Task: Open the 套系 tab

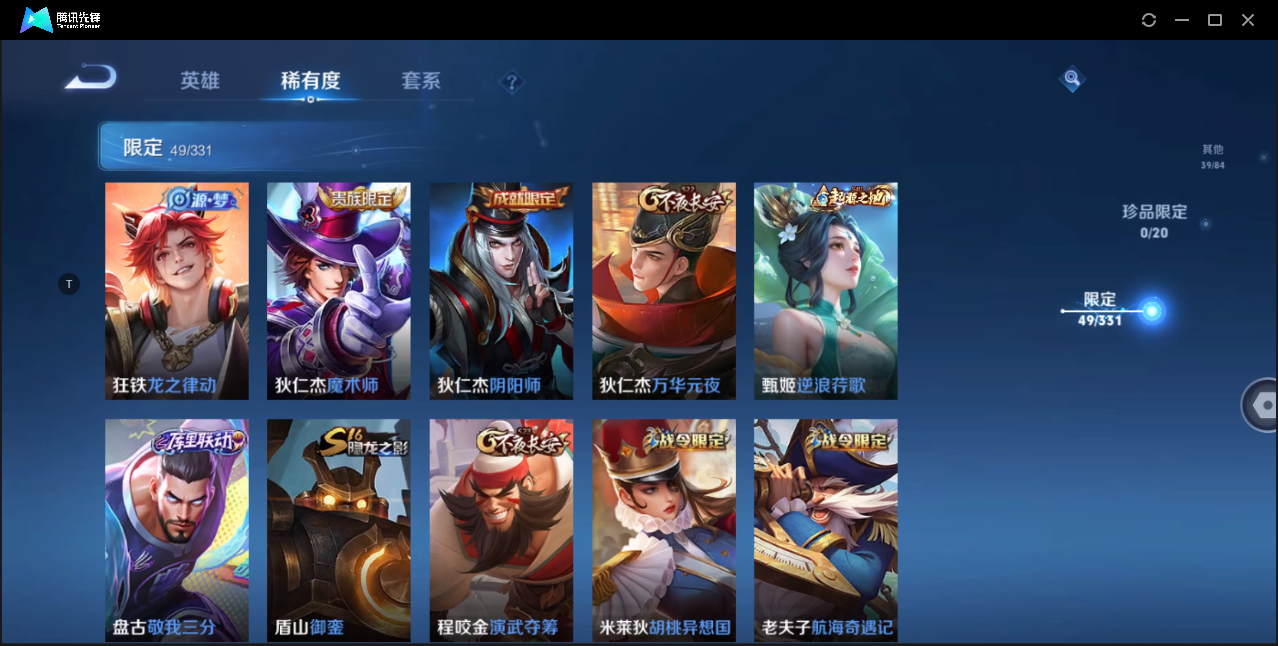Action: (421, 81)
